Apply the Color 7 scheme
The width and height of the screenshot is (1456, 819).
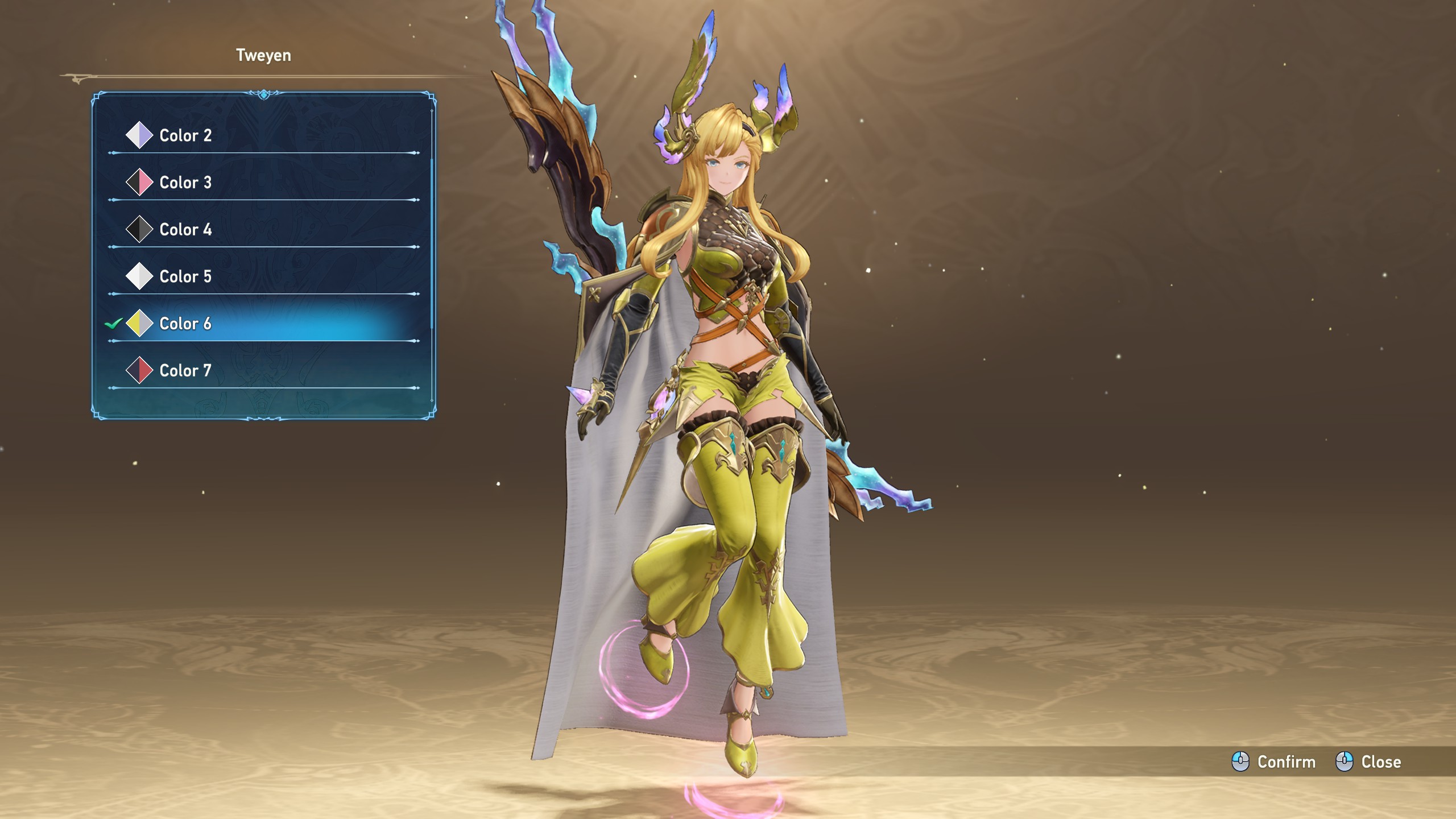[x=185, y=371]
